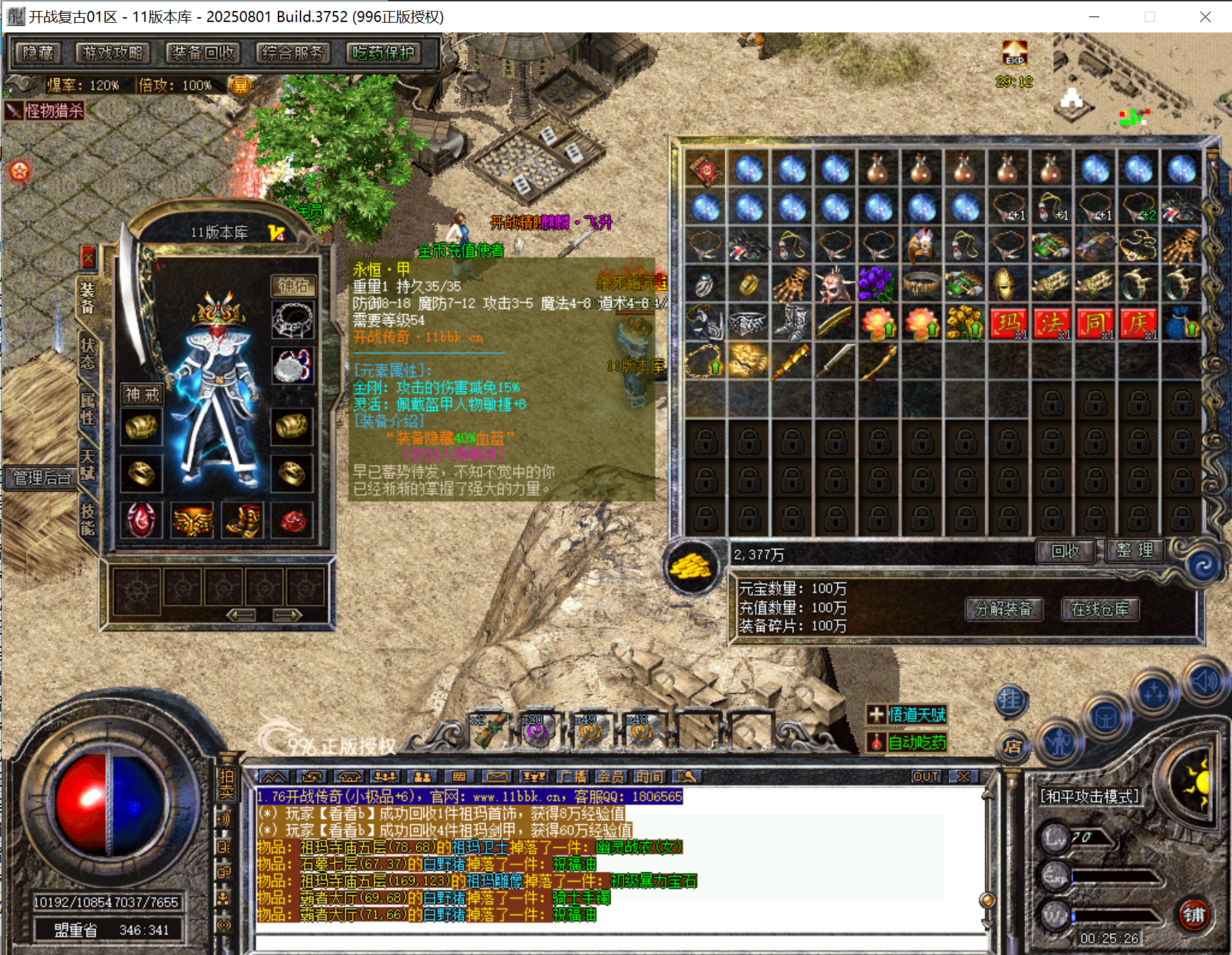Open the 怪物猎杀 monster hunt tracker
The image size is (1232, 955).
coord(46,111)
